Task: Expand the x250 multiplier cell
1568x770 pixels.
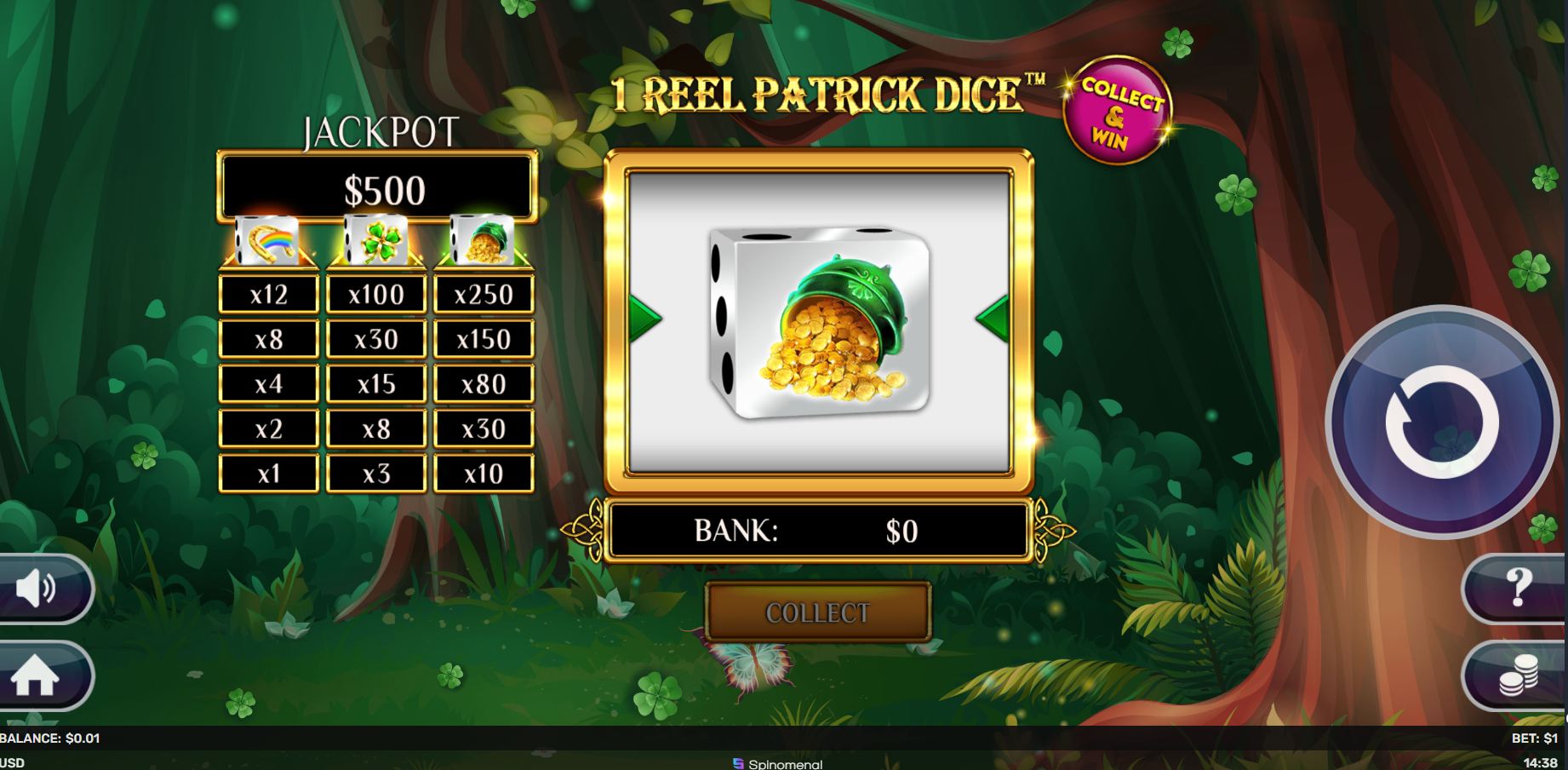Action: pyautogui.click(x=485, y=294)
